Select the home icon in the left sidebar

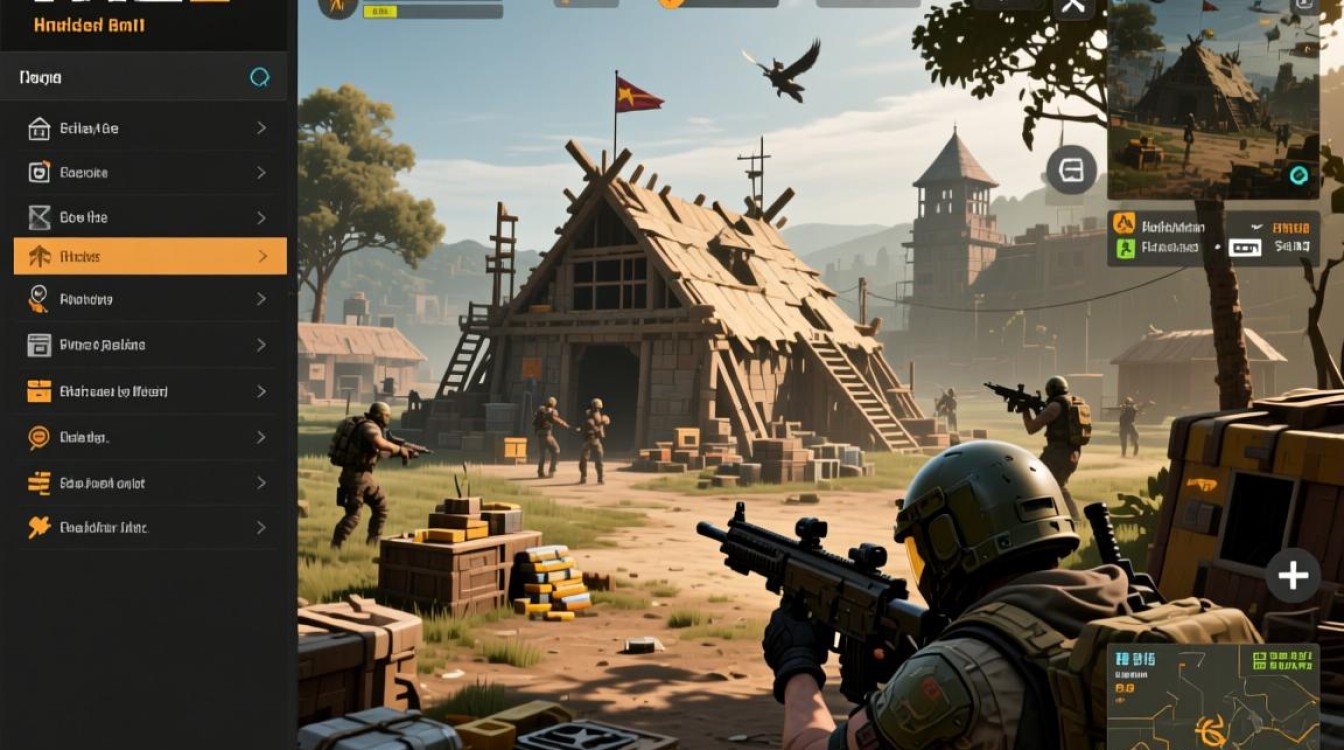point(38,128)
